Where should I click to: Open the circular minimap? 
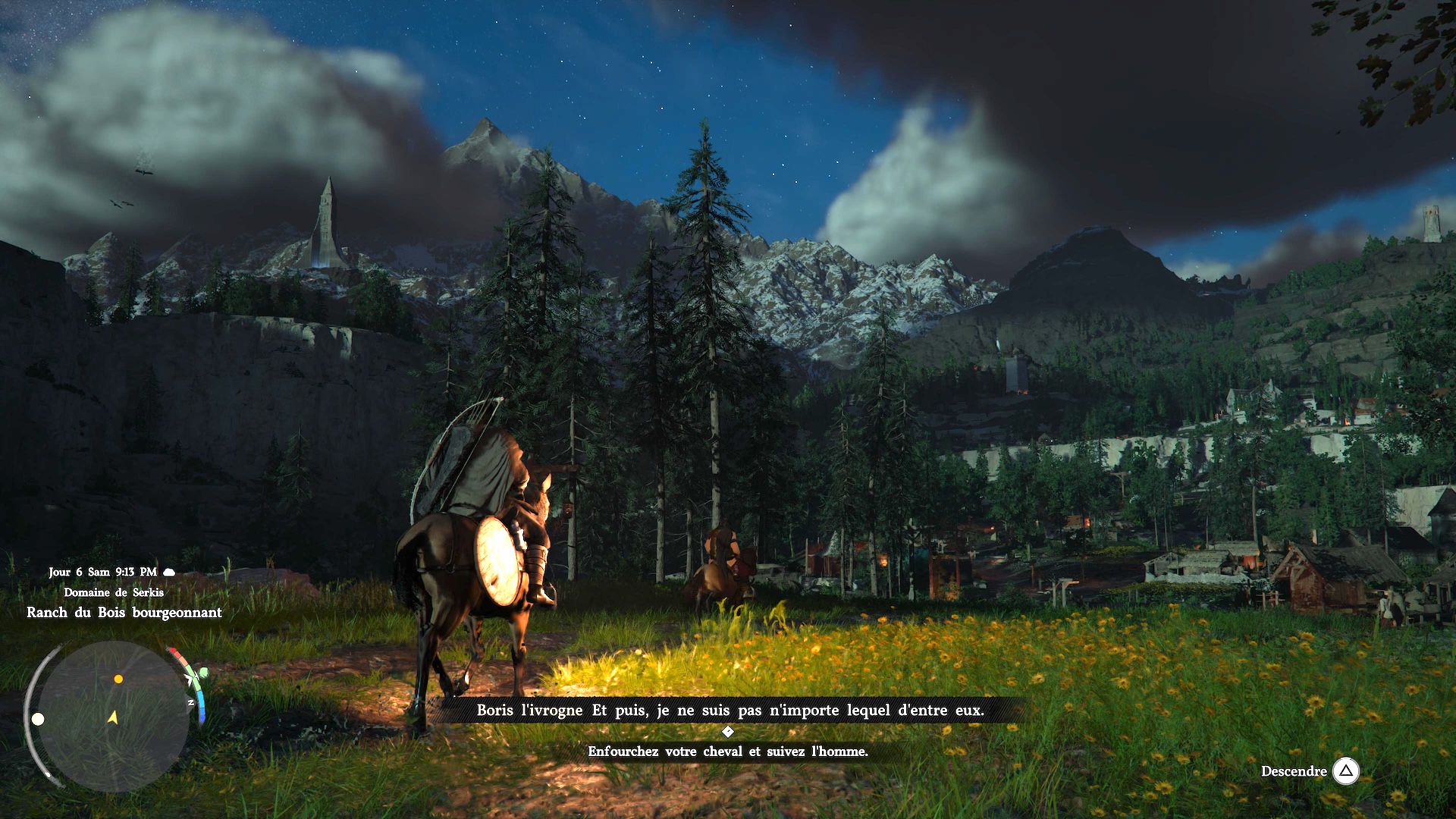coord(114,716)
